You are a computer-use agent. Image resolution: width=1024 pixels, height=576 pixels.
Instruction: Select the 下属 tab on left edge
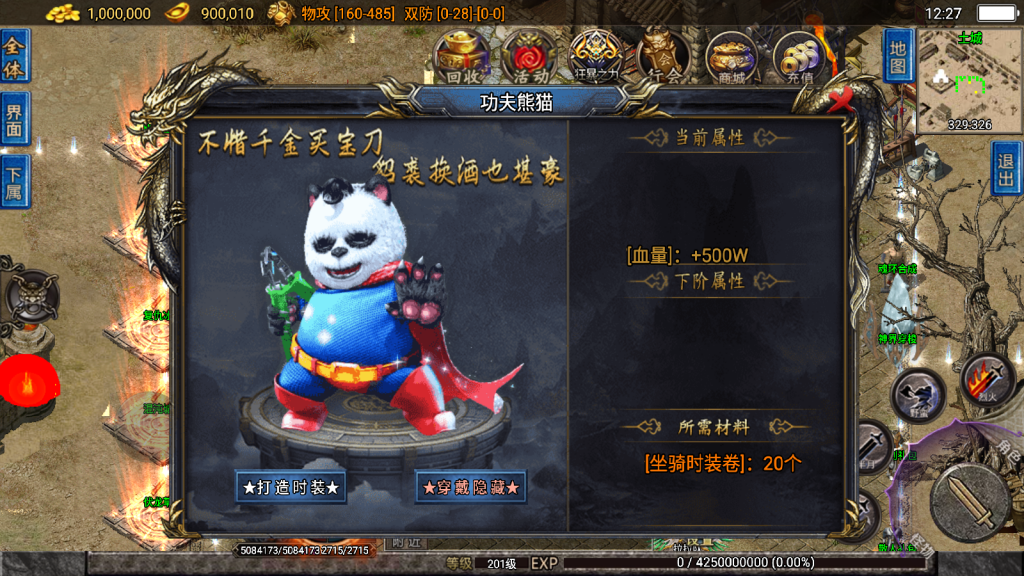[x=15, y=181]
